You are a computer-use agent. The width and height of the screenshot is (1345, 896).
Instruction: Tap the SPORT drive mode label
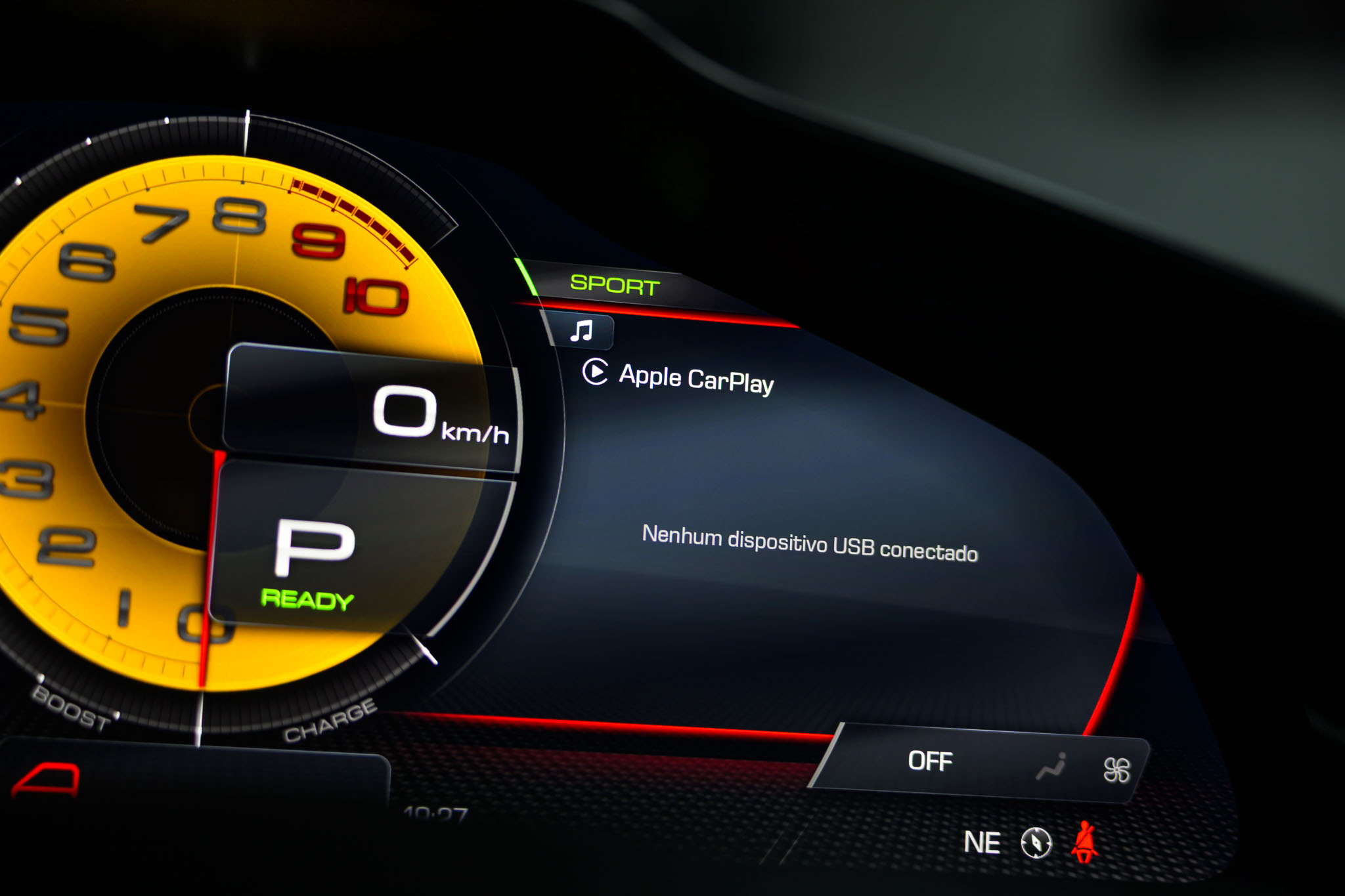(x=615, y=285)
